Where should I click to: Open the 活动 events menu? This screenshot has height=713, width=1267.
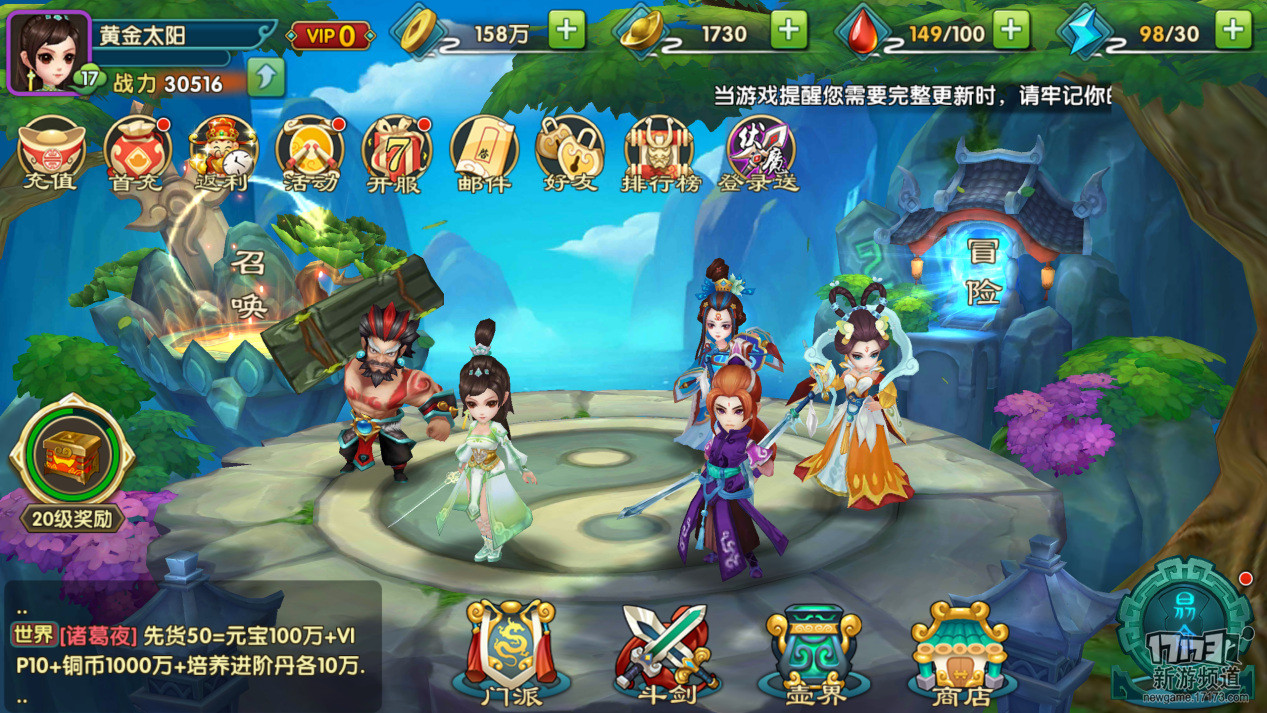310,153
